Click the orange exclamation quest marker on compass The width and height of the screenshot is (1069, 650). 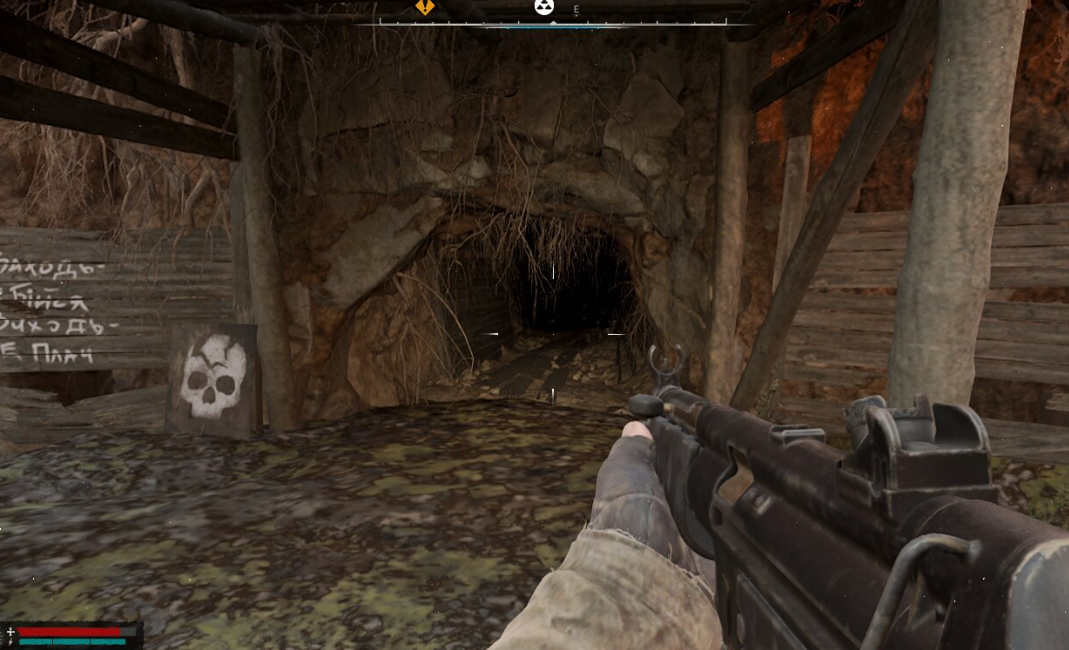tap(425, 7)
